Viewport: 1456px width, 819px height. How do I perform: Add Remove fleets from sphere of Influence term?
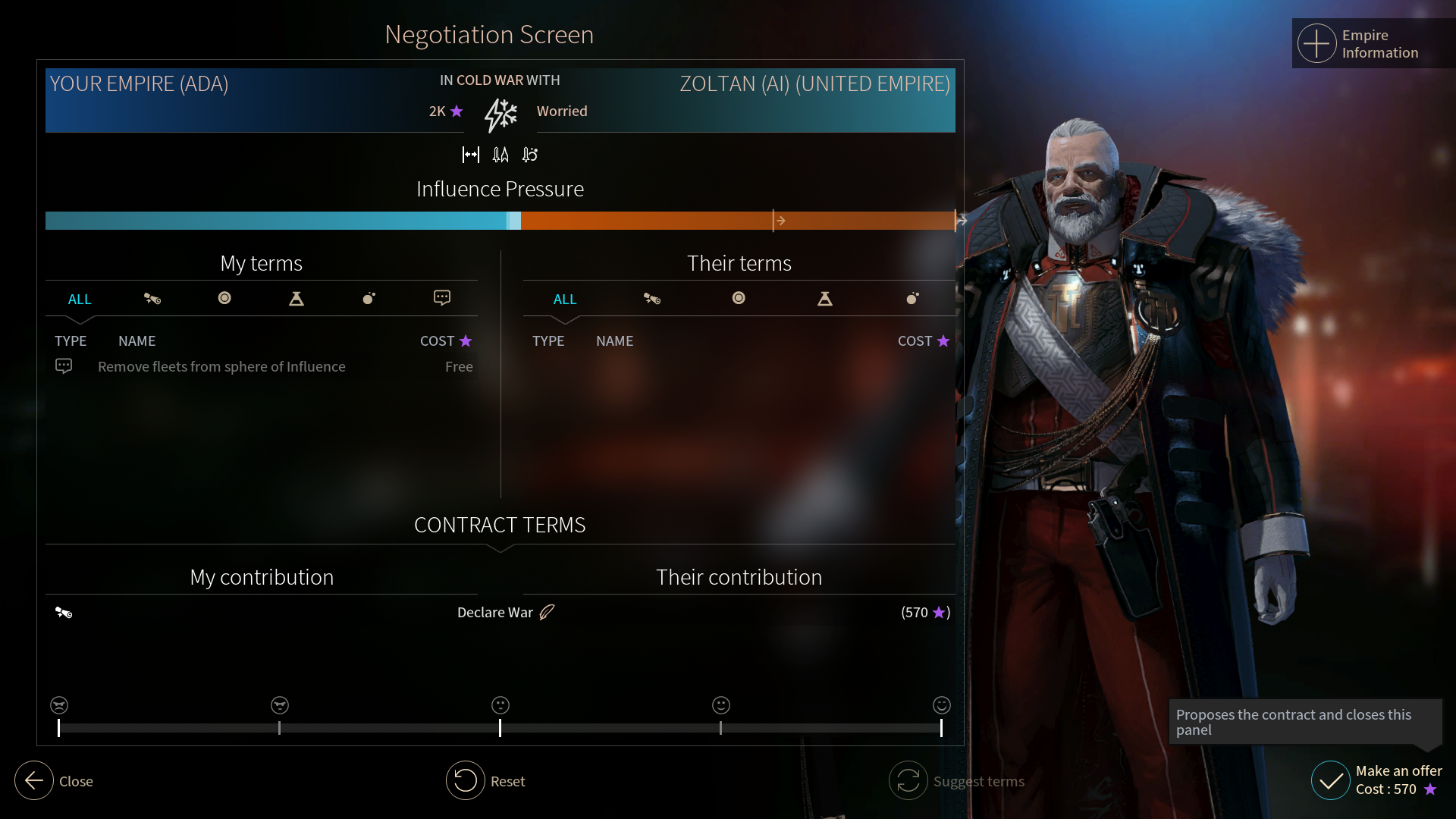pos(221,367)
